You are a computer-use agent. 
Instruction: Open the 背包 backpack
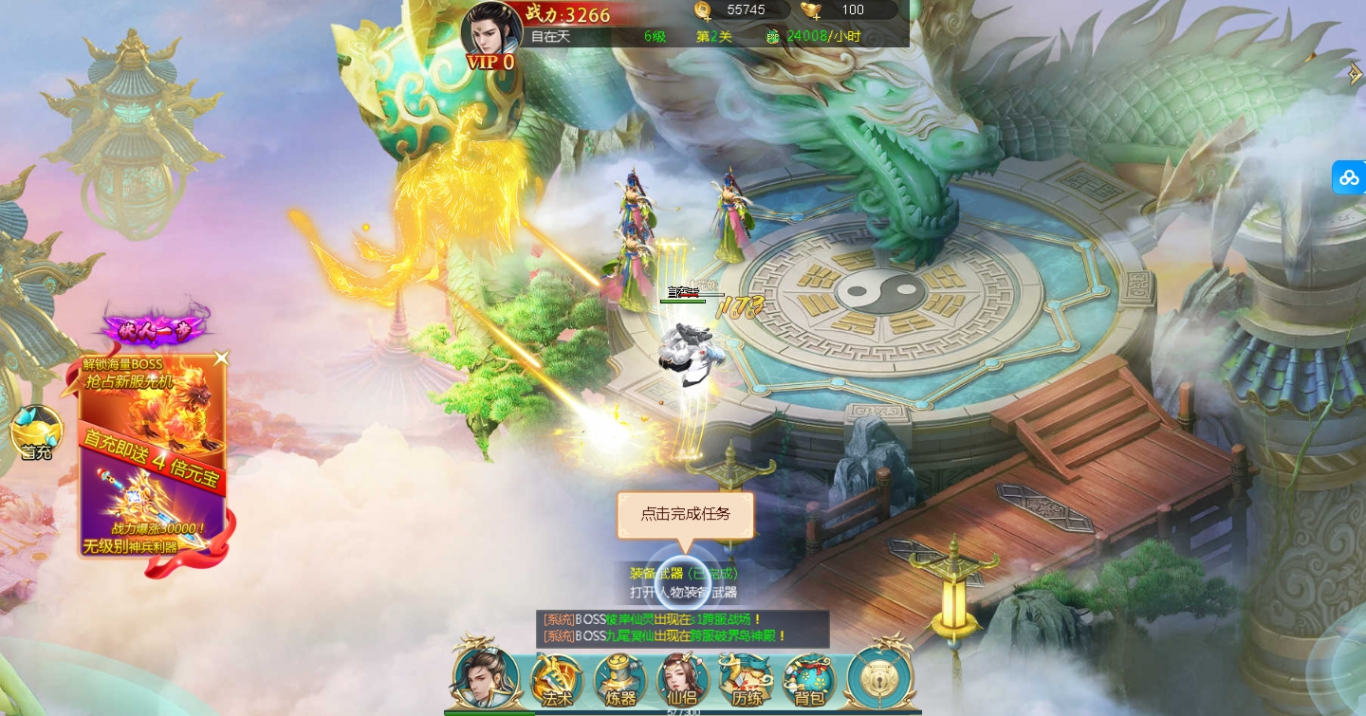coord(809,680)
